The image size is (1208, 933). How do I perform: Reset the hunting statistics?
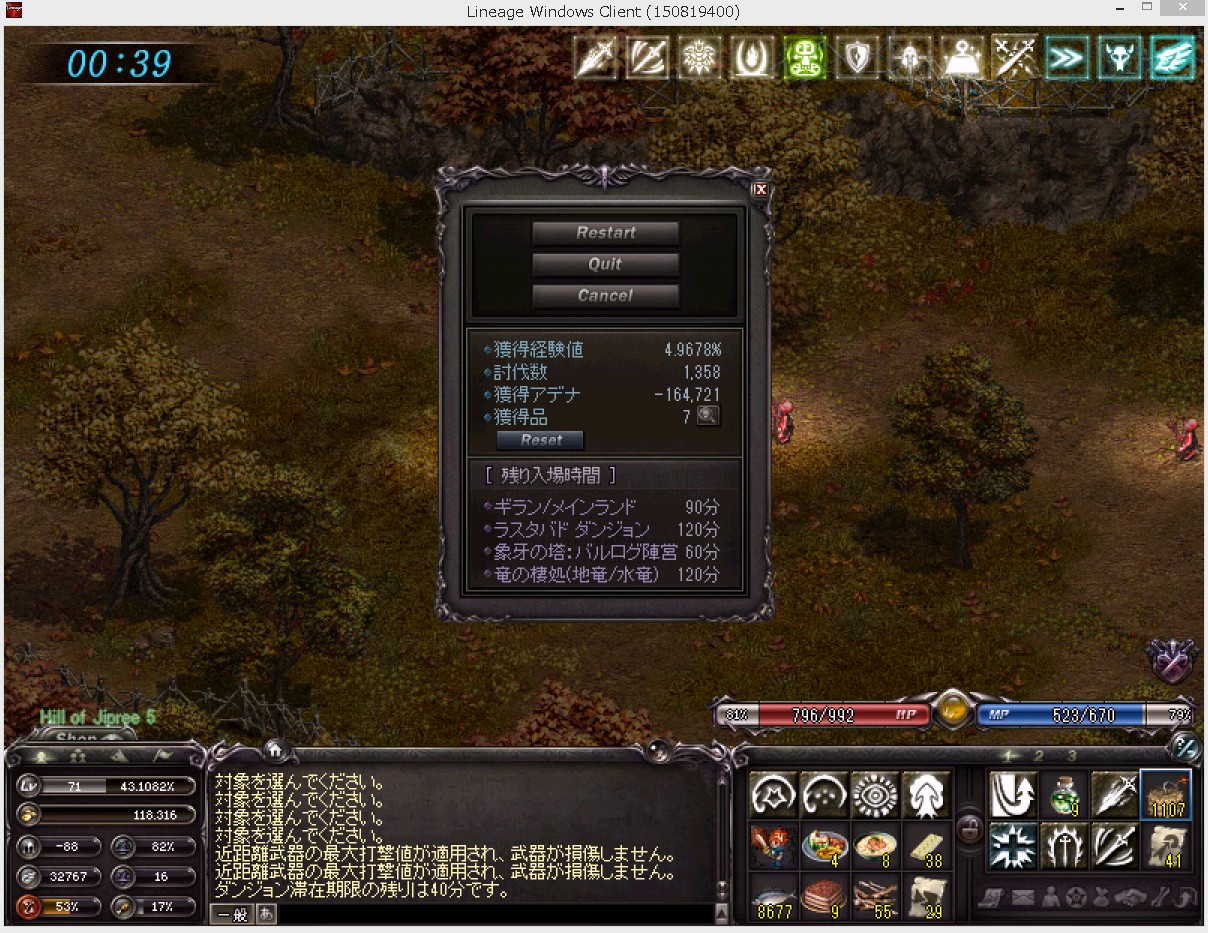click(x=540, y=440)
